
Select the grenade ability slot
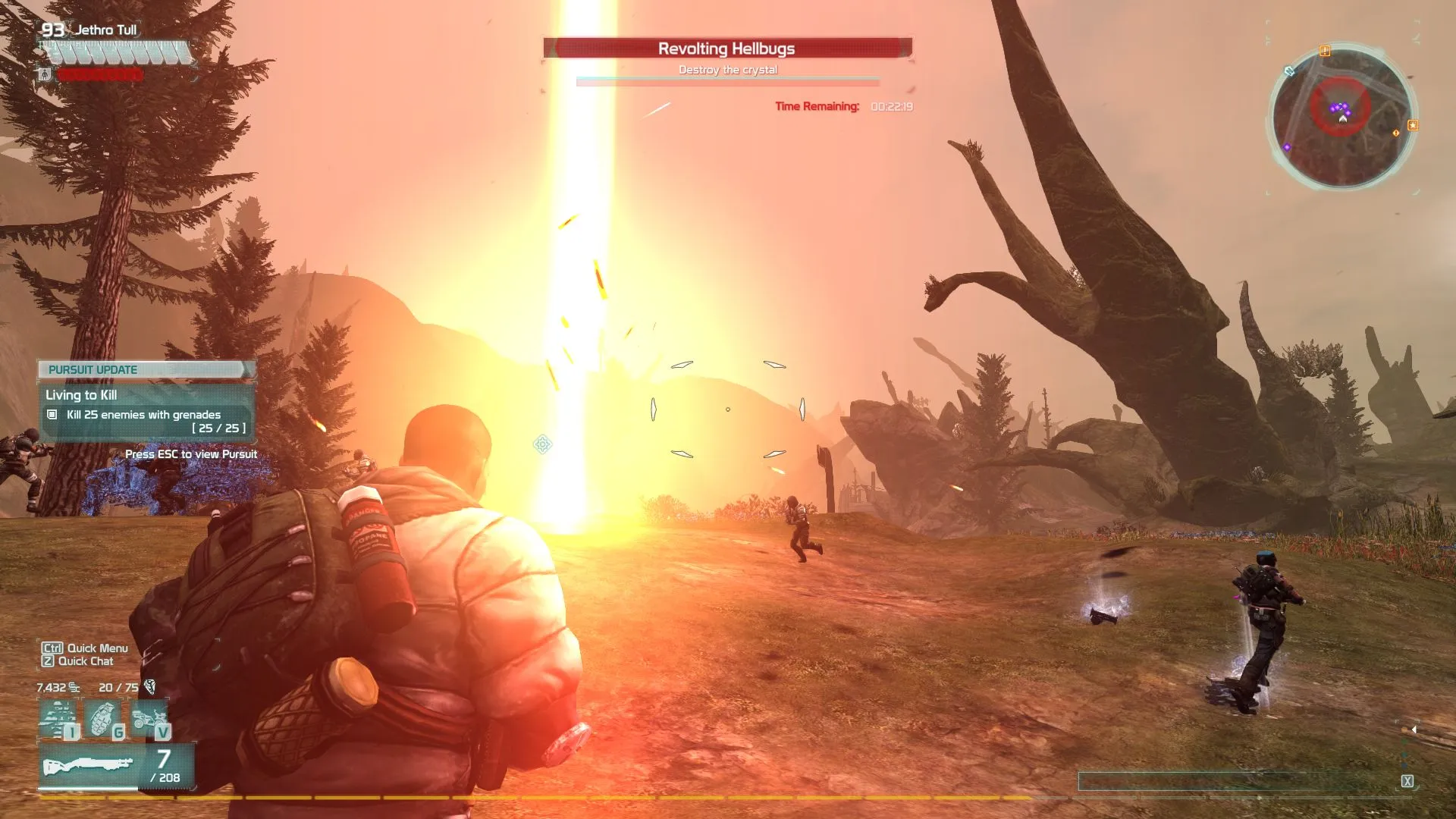coord(104,720)
